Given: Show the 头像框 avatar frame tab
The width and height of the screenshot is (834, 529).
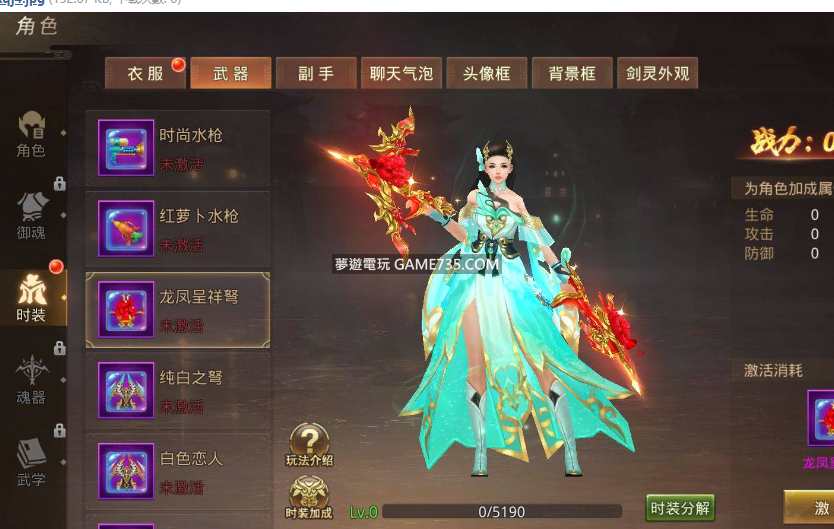Looking at the screenshot, I should tap(487, 73).
